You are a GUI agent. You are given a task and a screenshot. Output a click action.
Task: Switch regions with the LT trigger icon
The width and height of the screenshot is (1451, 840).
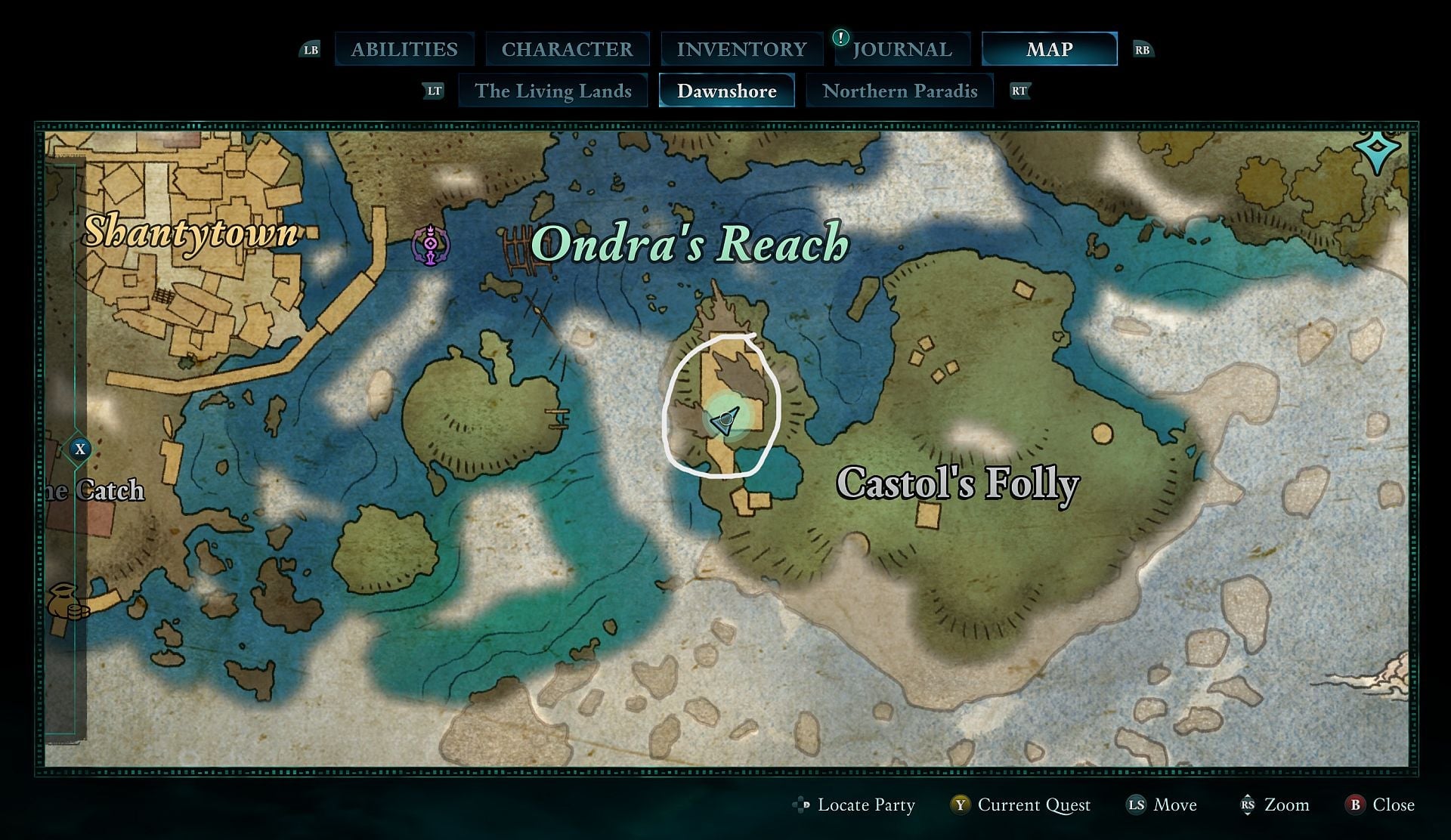coord(434,90)
